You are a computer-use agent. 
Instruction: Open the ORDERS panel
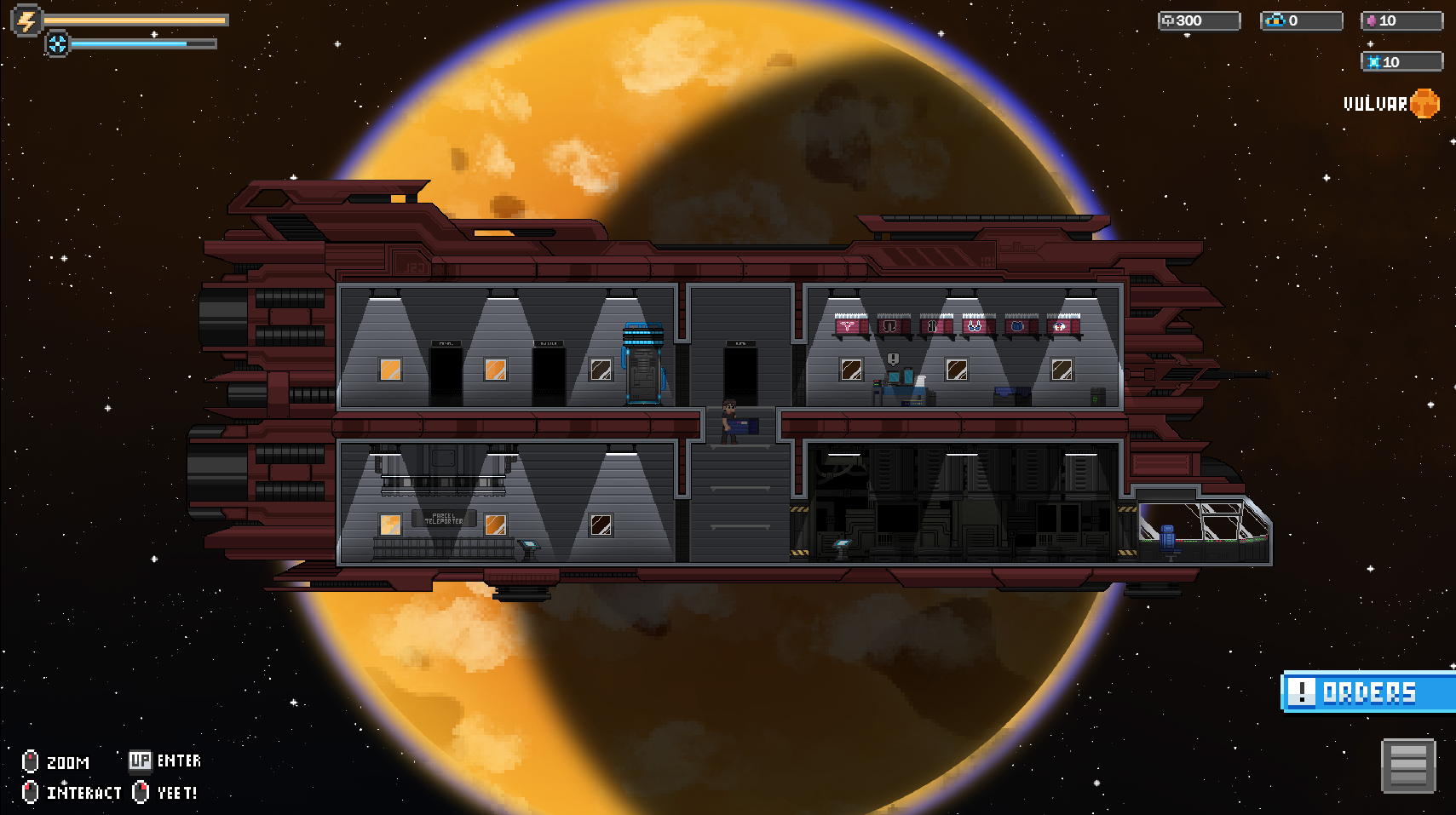point(1368,692)
